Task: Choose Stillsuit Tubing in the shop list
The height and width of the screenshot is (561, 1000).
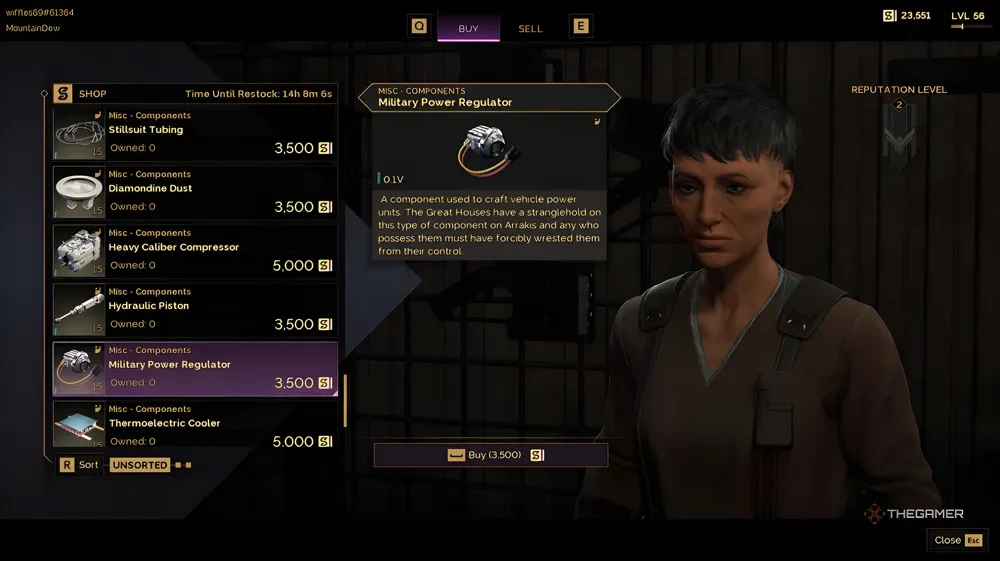Action: [x=195, y=135]
